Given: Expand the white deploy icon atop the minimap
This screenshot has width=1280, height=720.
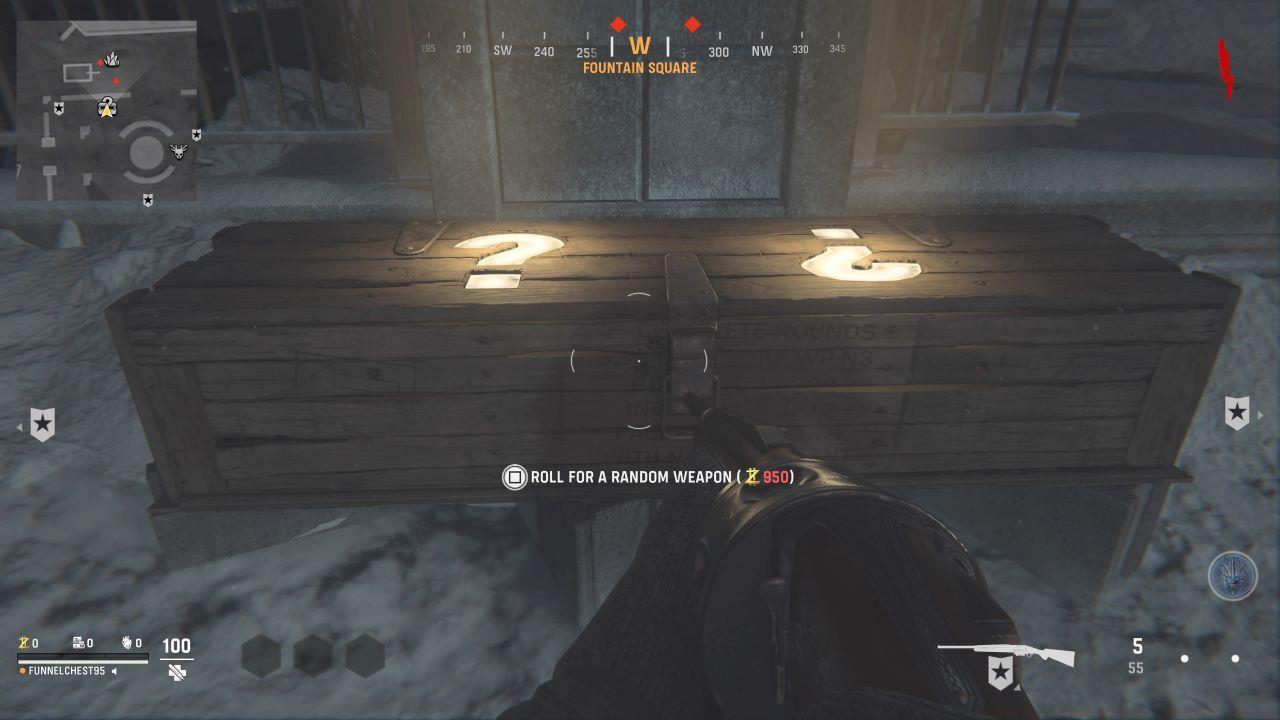Looking at the screenshot, I should [113, 58].
